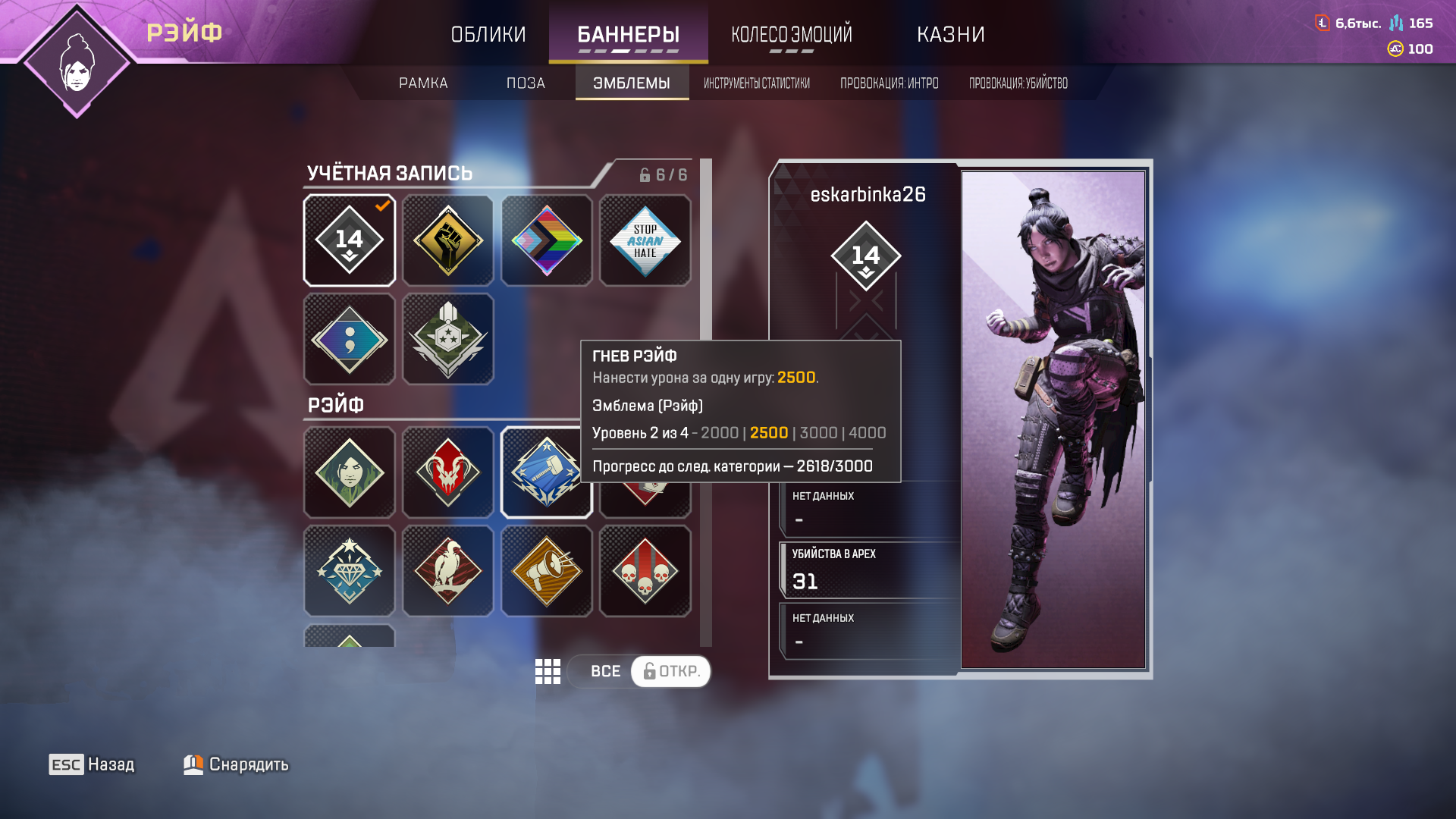
Task: Pick the blue hammer Wraith's Wrath badge
Action: pyautogui.click(x=547, y=472)
